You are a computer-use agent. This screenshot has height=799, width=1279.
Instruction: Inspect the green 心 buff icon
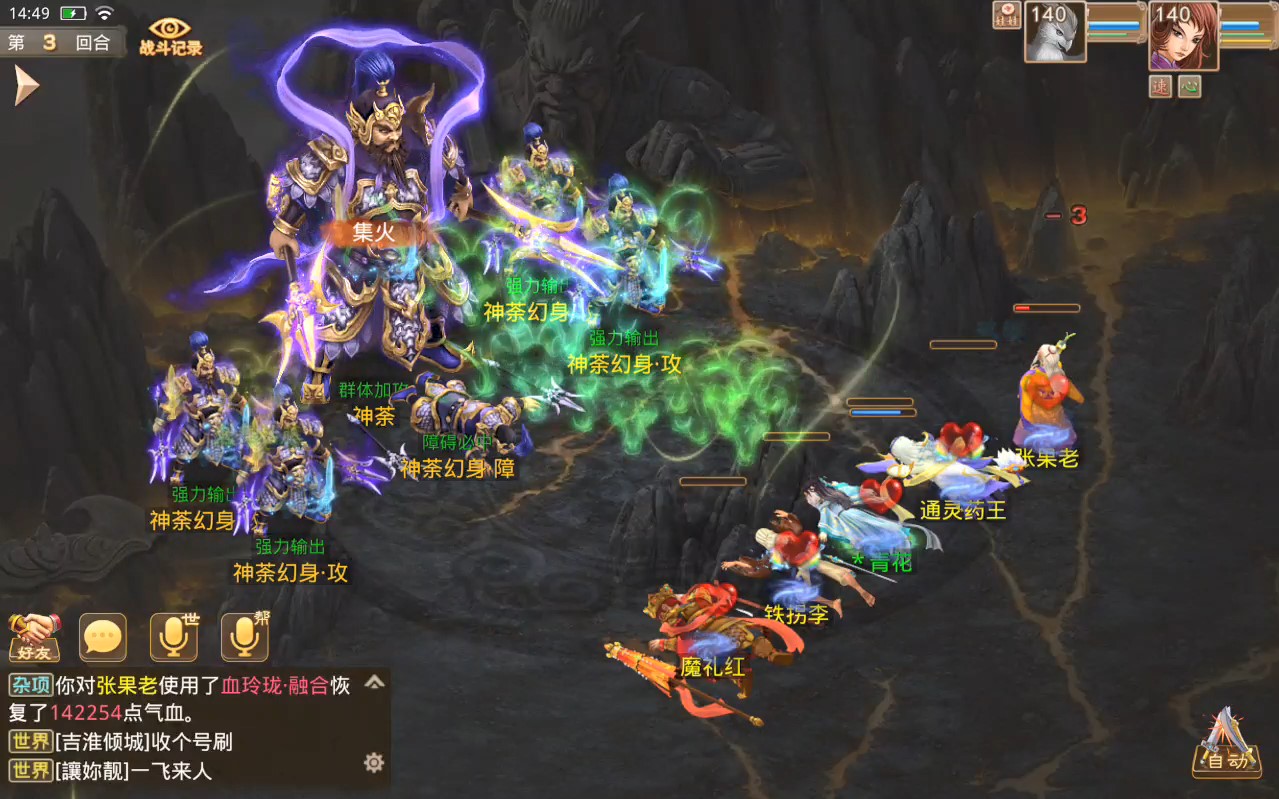coord(1189,86)
